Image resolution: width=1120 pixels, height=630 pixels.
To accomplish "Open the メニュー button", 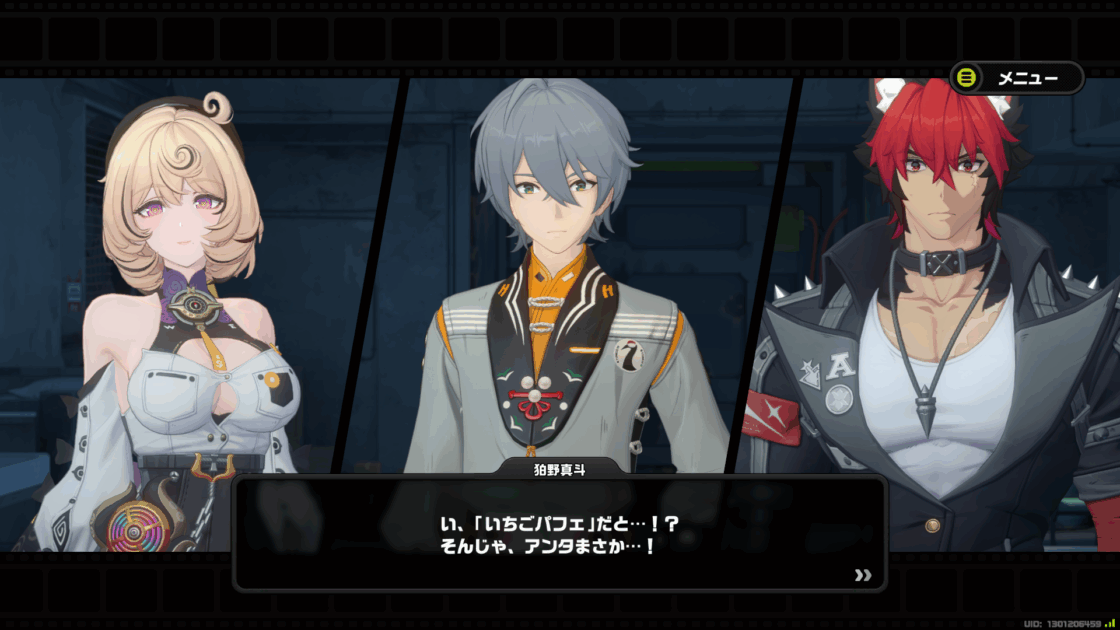I will (x=1016, y=78).
